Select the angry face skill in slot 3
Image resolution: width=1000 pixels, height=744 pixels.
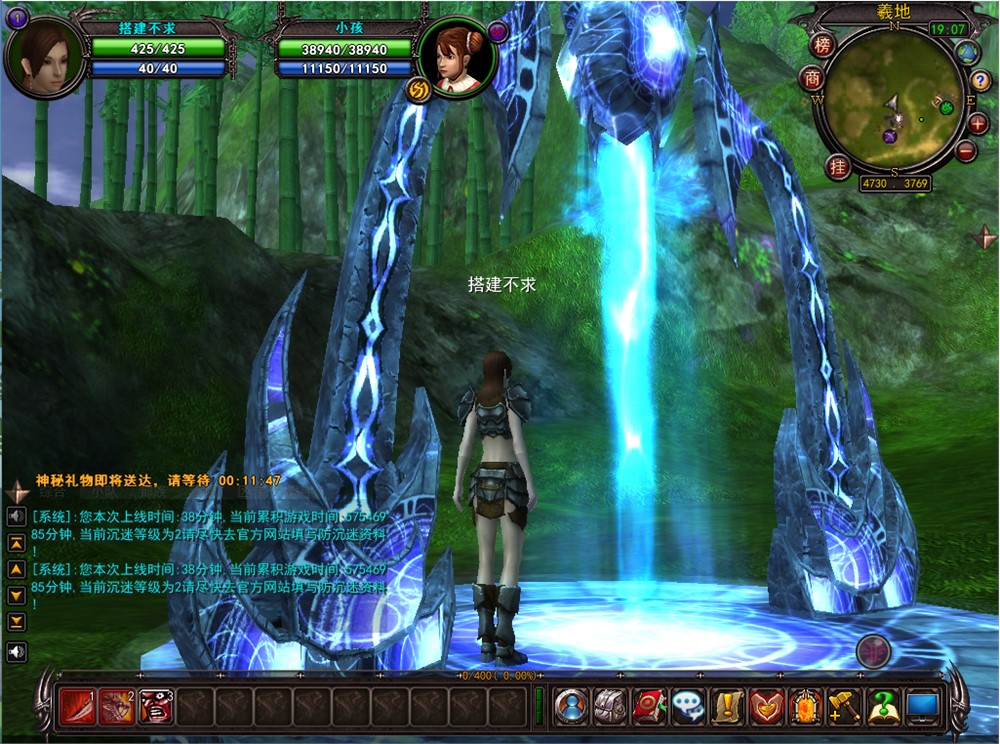[156, 707]
